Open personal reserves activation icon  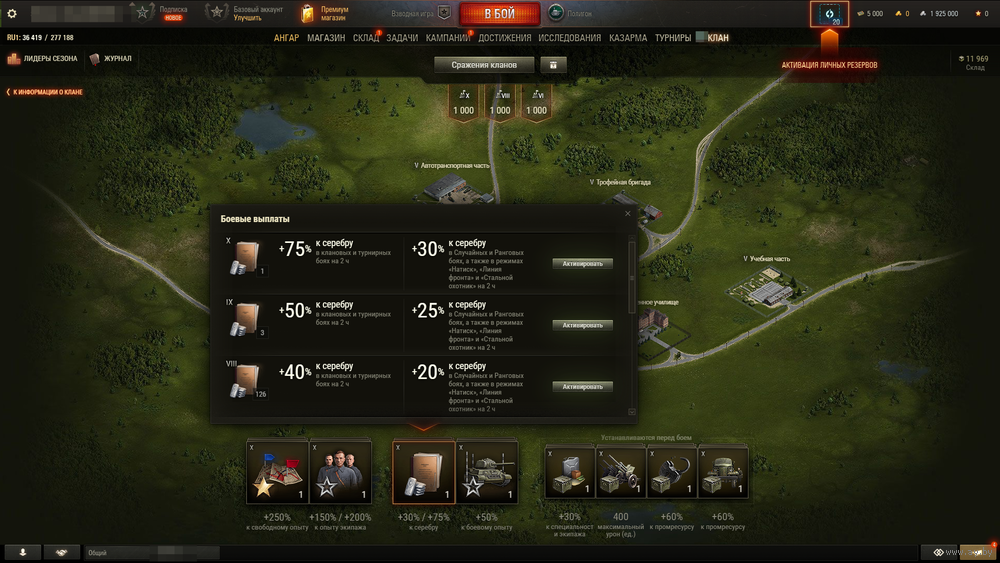829,15
